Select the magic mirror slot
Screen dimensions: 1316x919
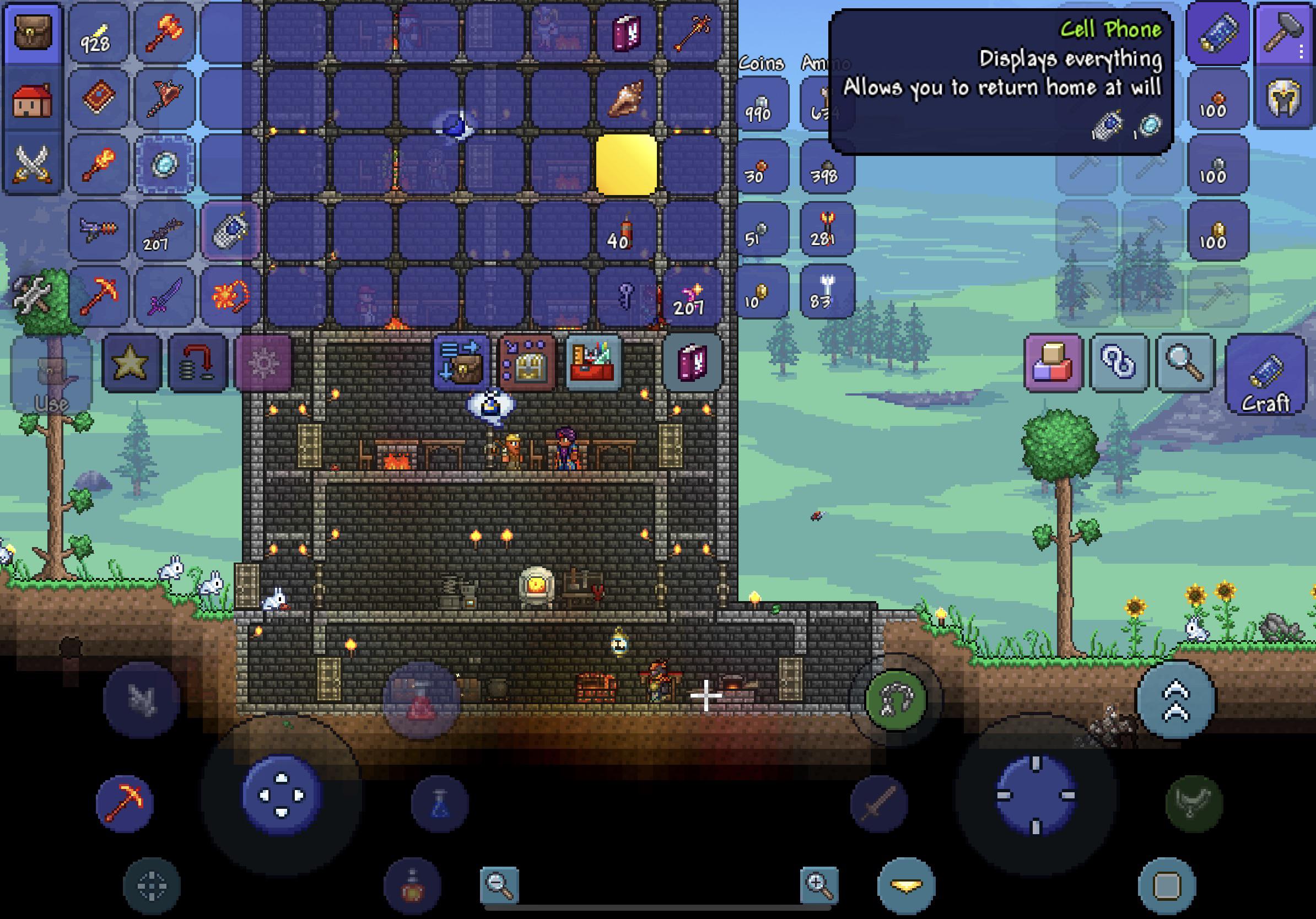[x=164, y=164]
